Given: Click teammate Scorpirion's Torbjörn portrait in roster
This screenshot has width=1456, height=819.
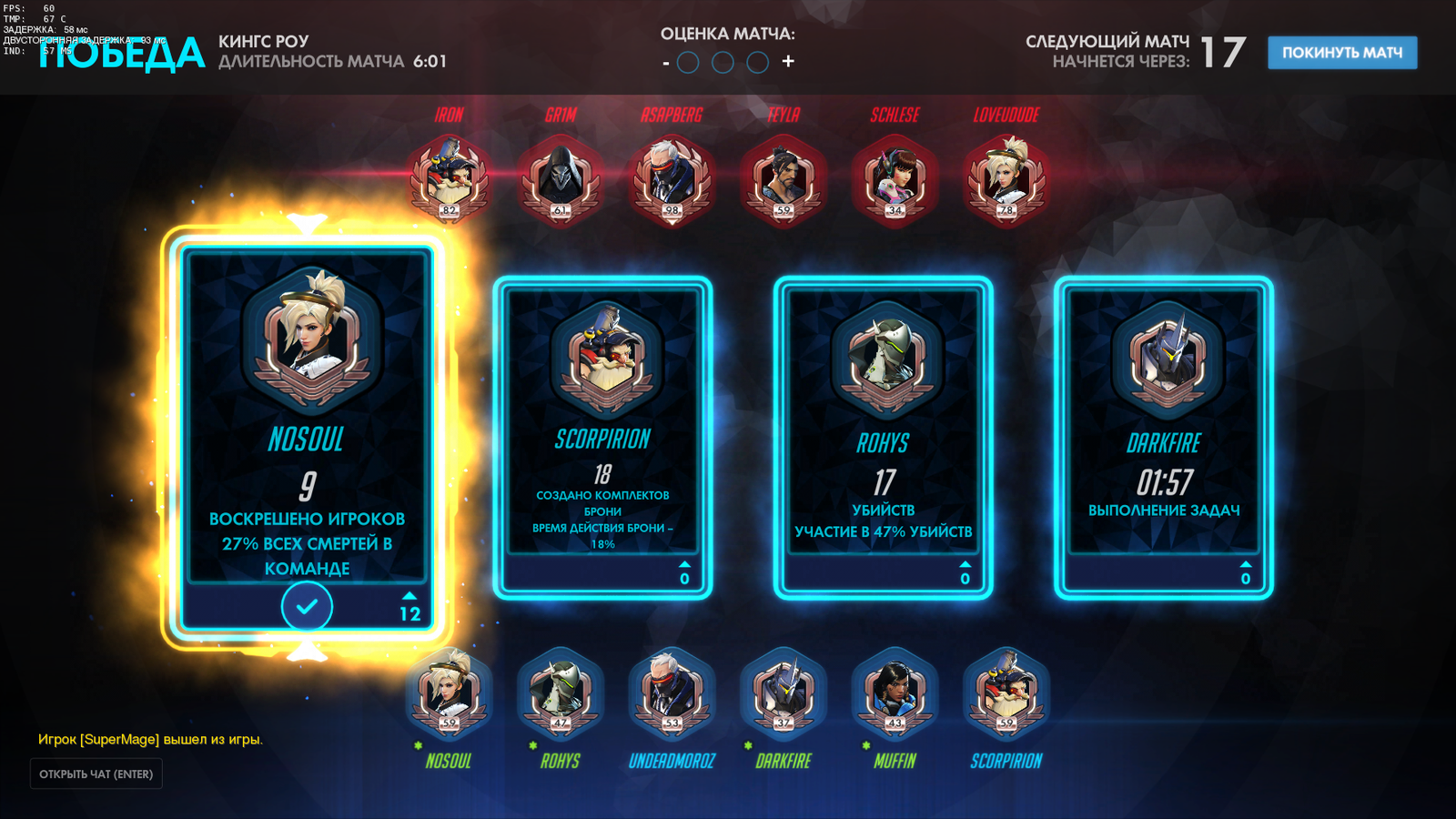Looking at the screenshot, I should click(x=1006, y=693).
